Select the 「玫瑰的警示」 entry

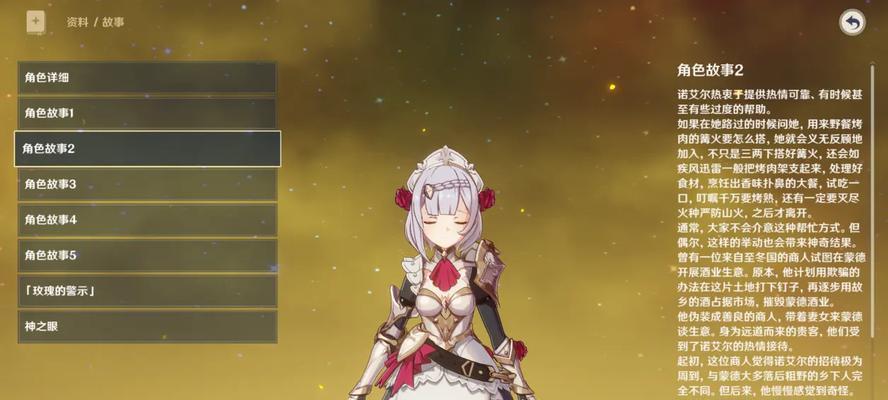[x=147, y=291]
